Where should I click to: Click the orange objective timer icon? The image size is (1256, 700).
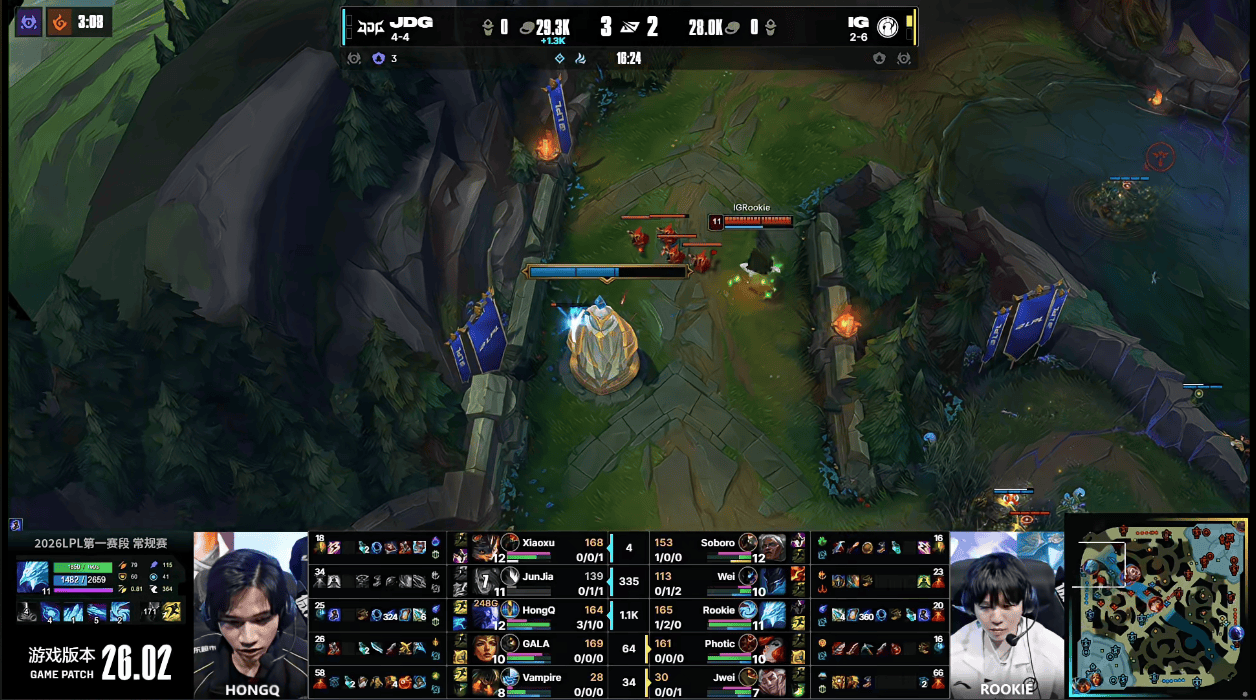click(x=61, y=22)
